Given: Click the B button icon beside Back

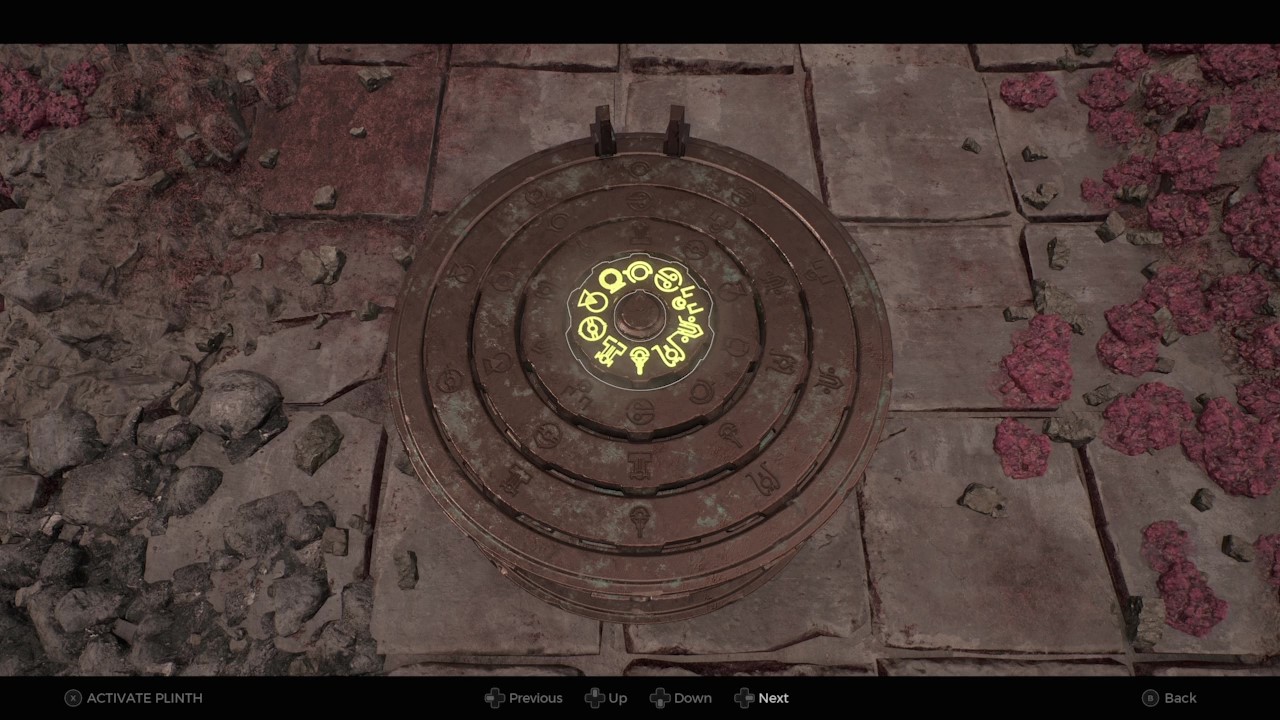Looking at the screenshot, I should pos(1151,698).
